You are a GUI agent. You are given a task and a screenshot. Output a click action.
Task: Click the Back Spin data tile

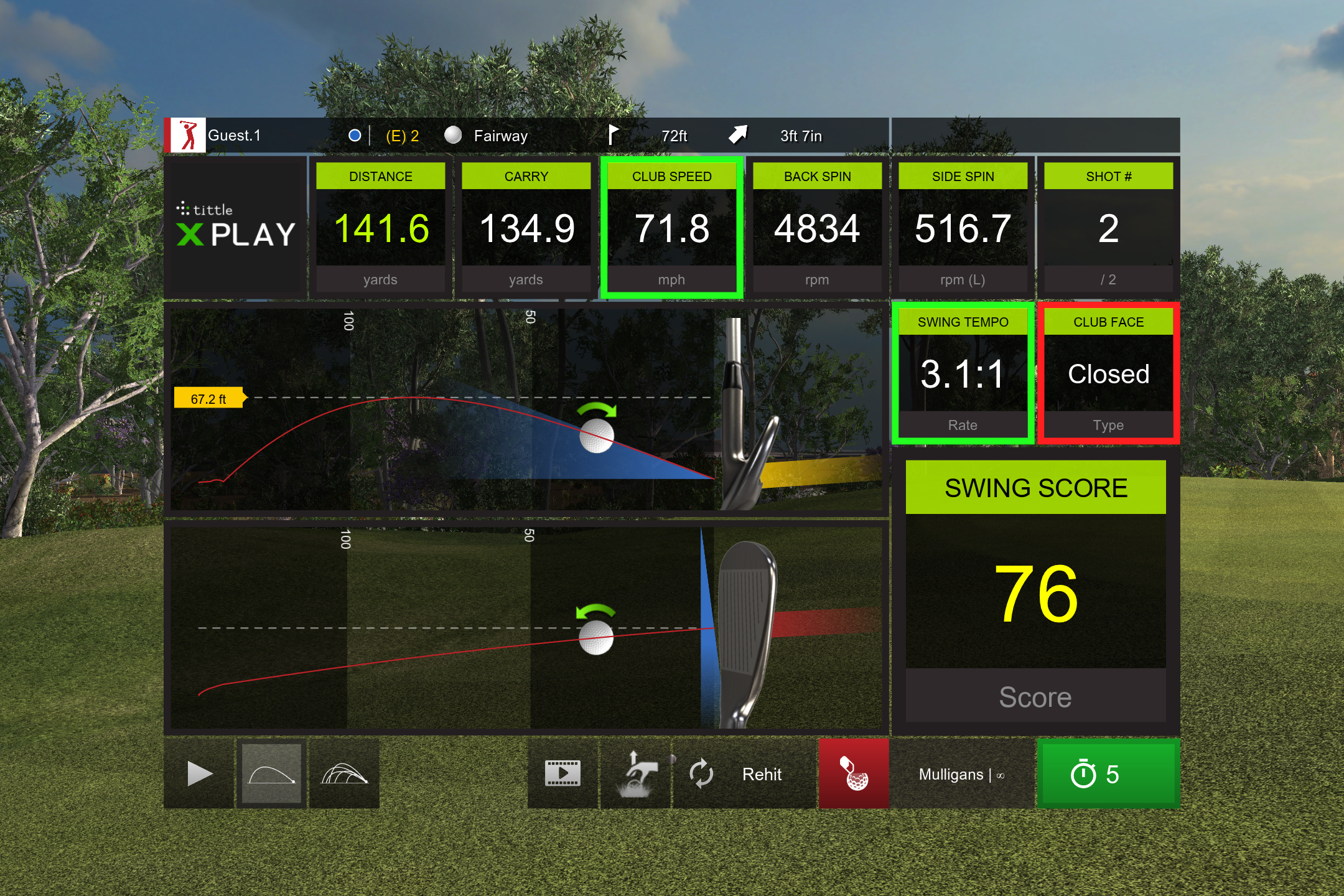[x=817, y=228]
